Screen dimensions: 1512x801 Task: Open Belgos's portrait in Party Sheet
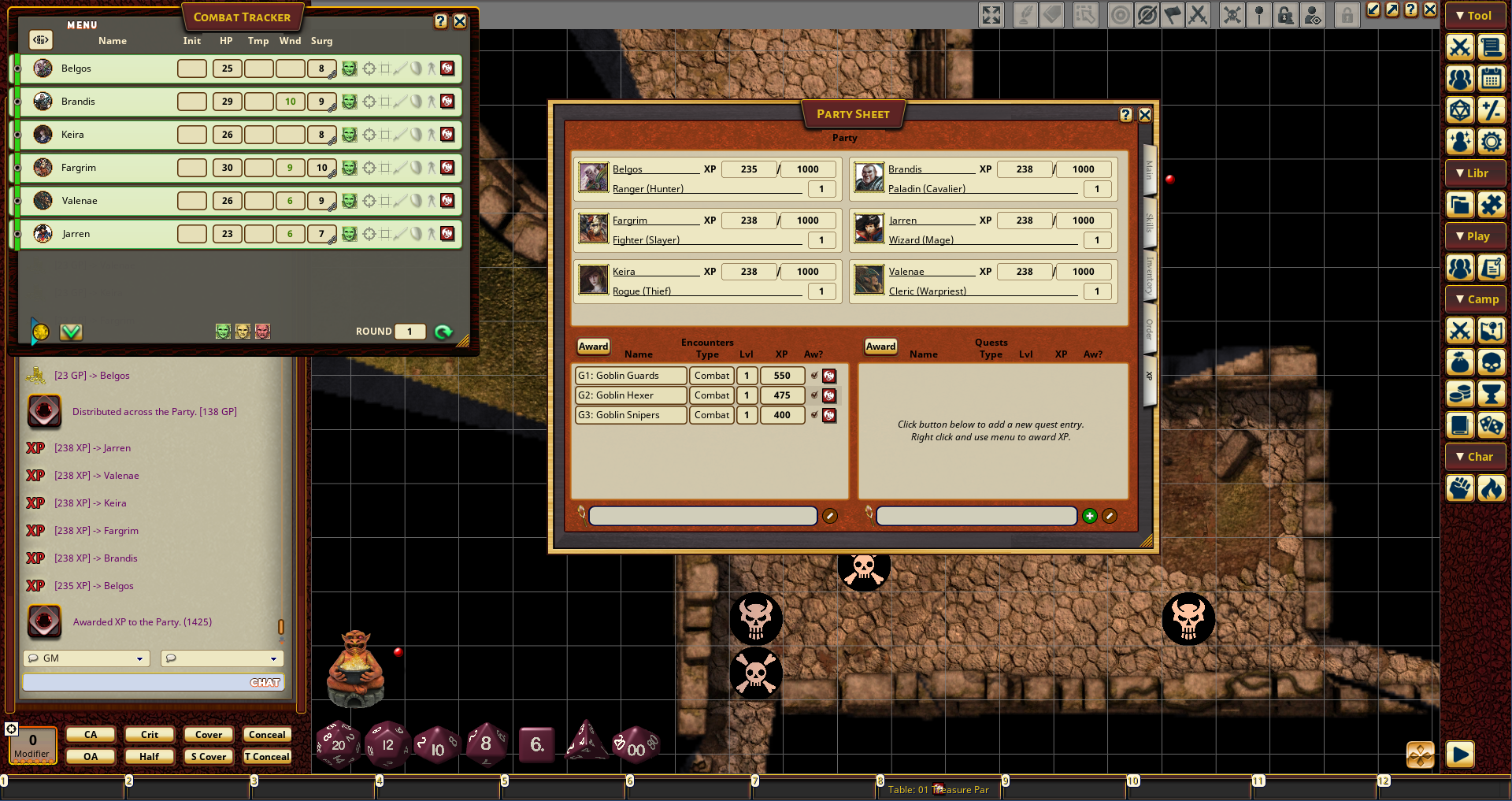593,178
